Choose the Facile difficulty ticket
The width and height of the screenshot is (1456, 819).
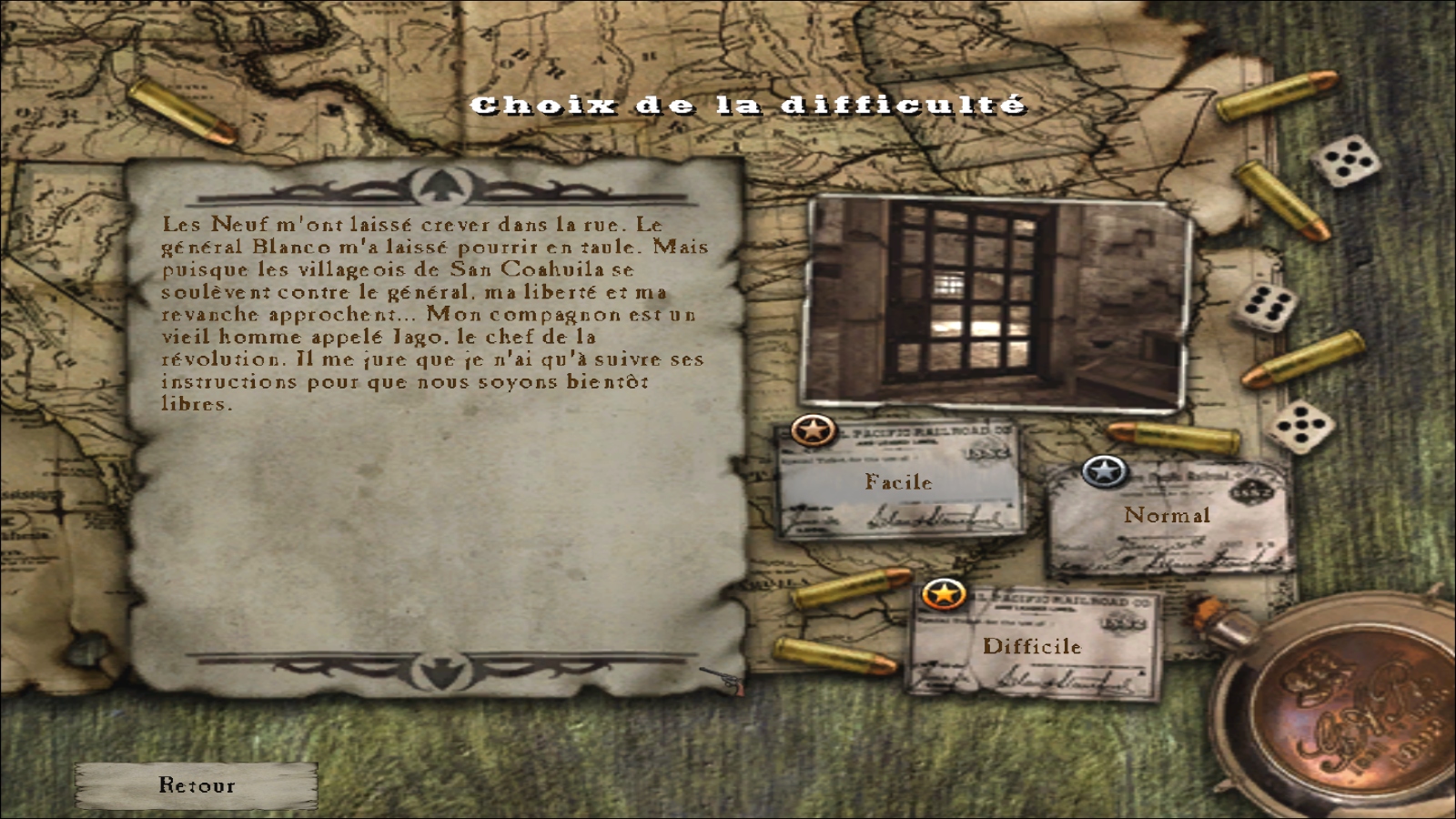tap(898, 482)
